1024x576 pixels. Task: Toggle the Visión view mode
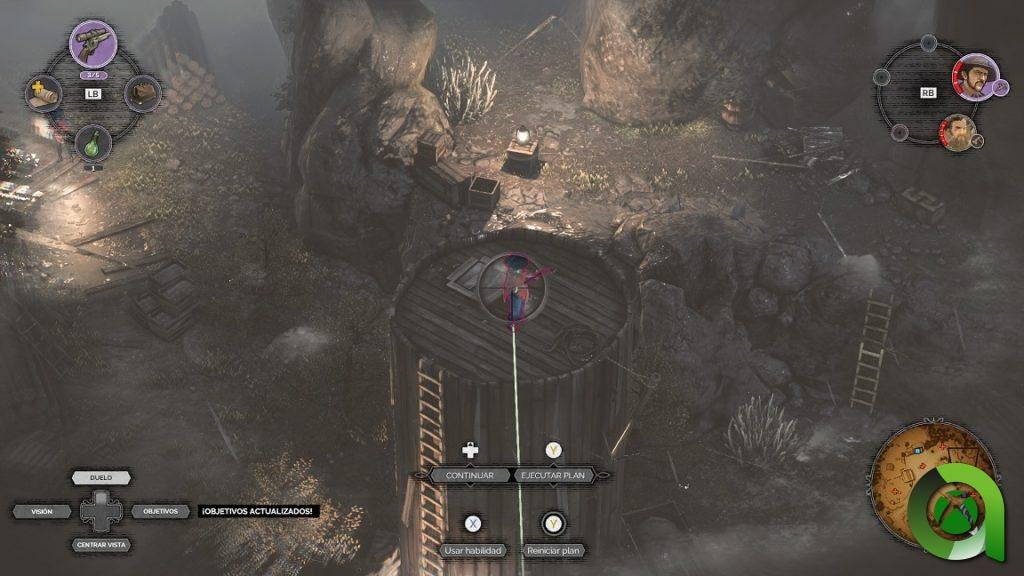pyautogui.click(x=42, y=511)
